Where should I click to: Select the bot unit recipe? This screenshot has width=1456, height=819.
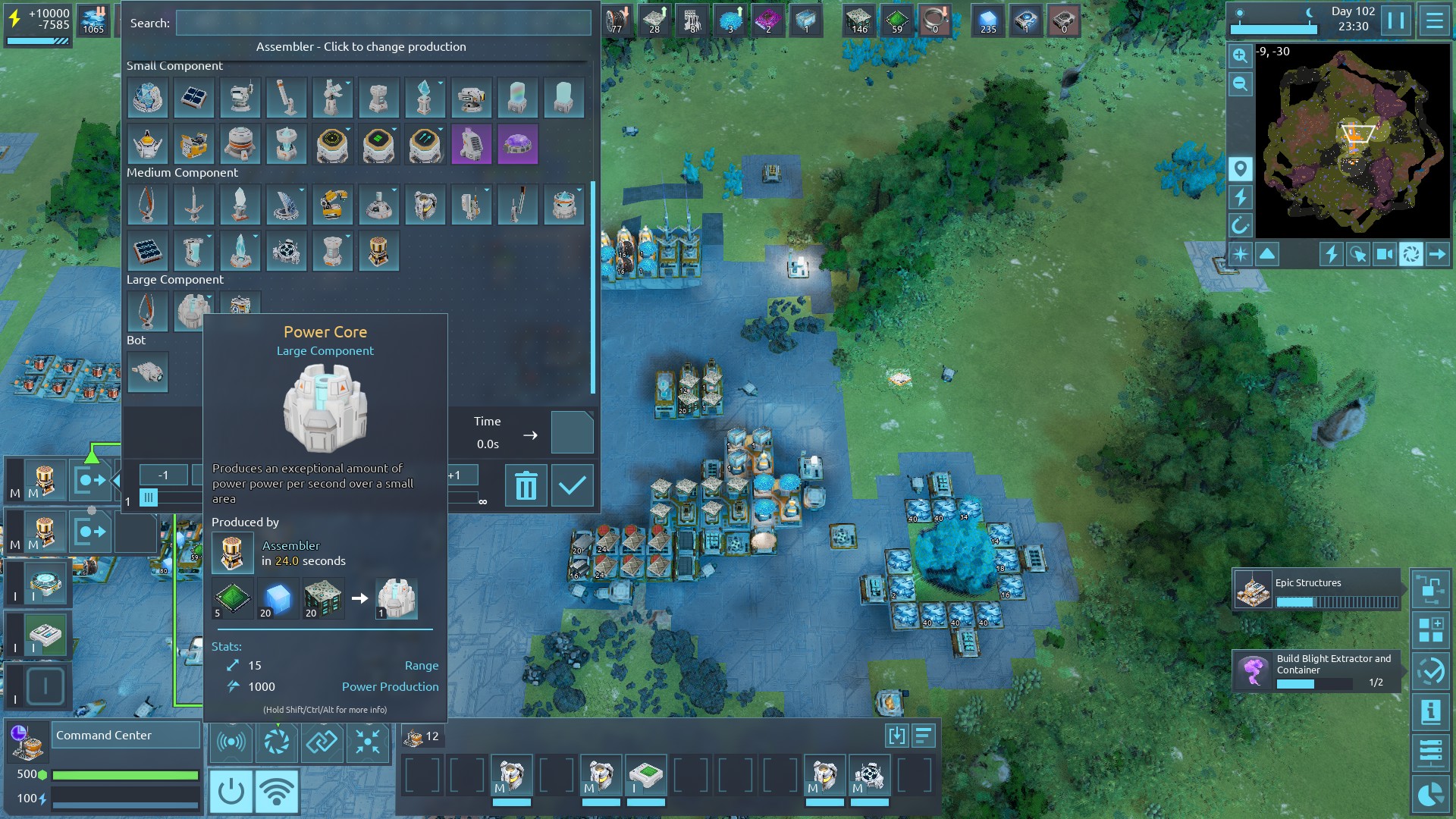[147, 372]
